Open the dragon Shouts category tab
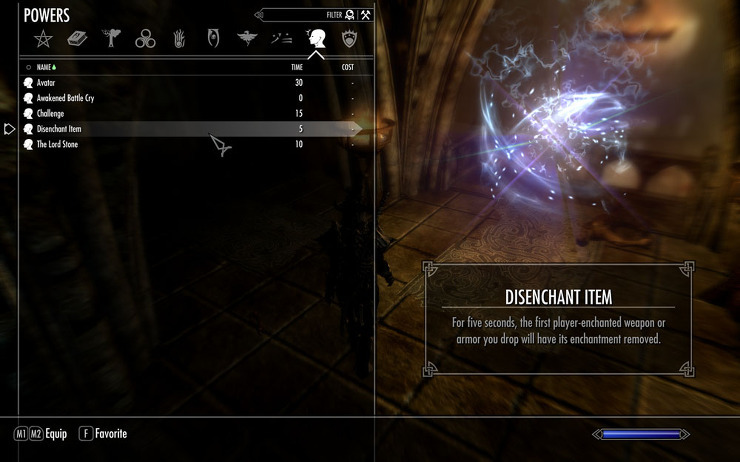Image resolution: width=740 pixels, height=462 pixels. 247,39
